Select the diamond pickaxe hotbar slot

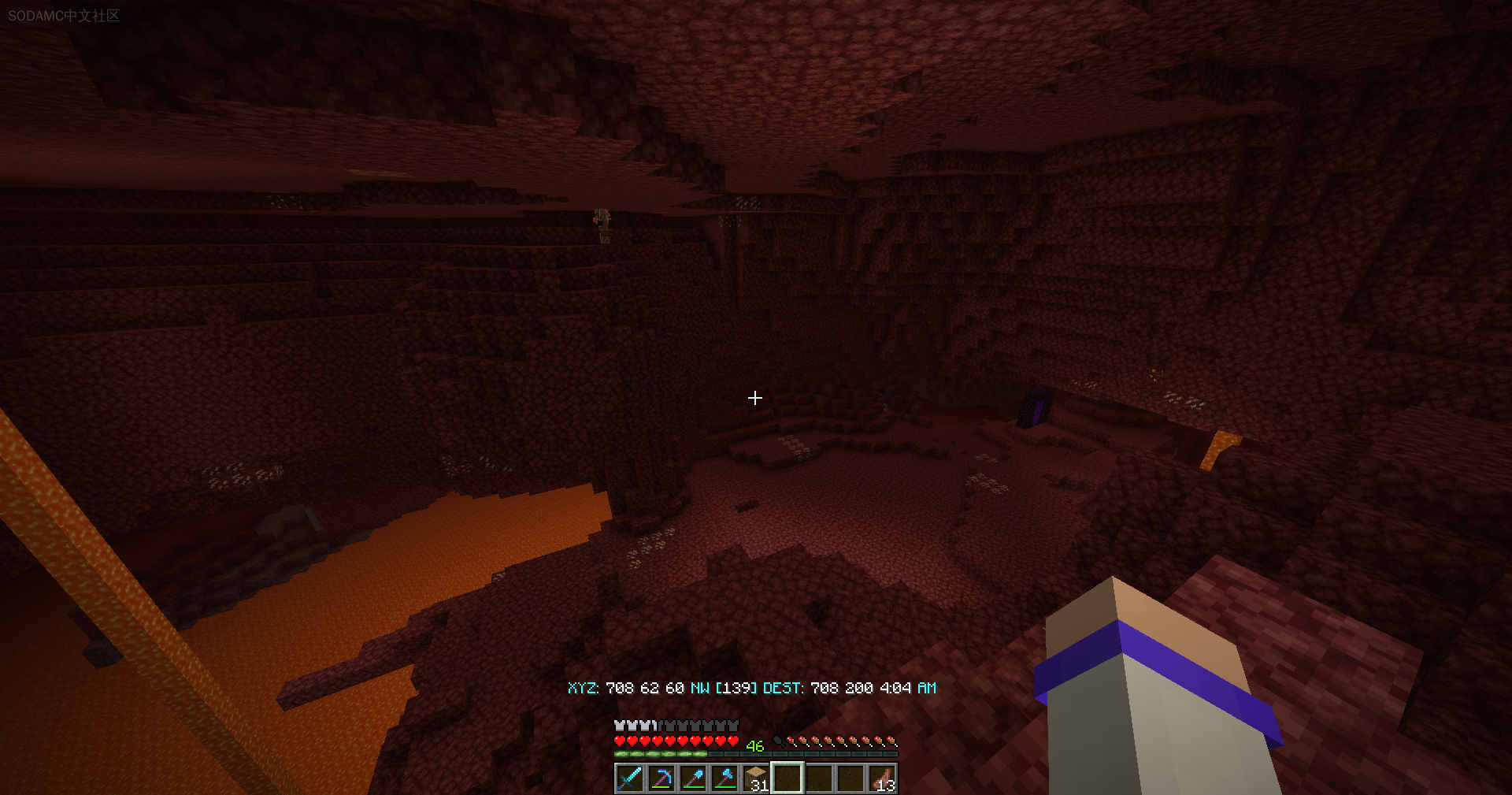(x=661, y=778)
